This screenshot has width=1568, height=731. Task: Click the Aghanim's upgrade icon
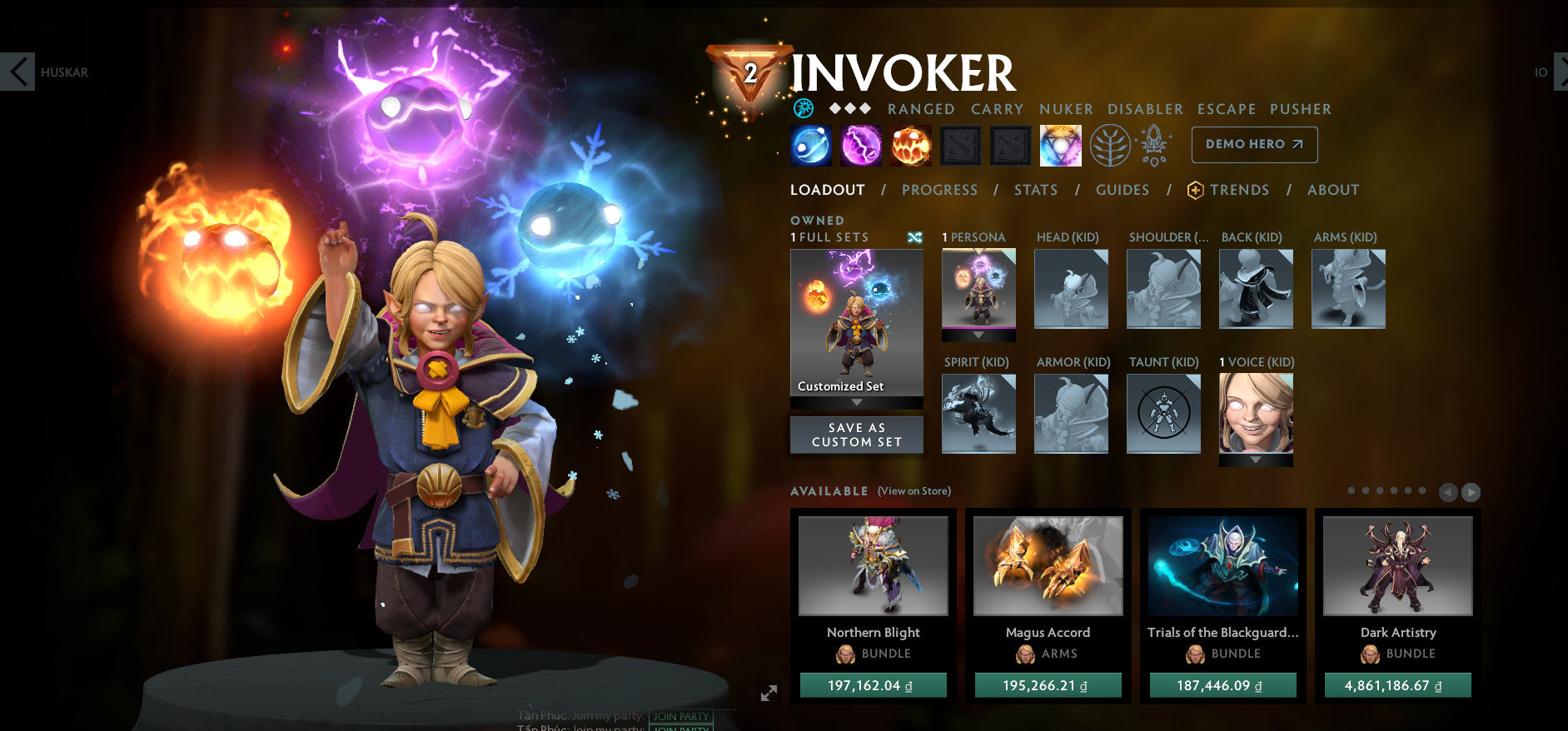[1156, 143]
